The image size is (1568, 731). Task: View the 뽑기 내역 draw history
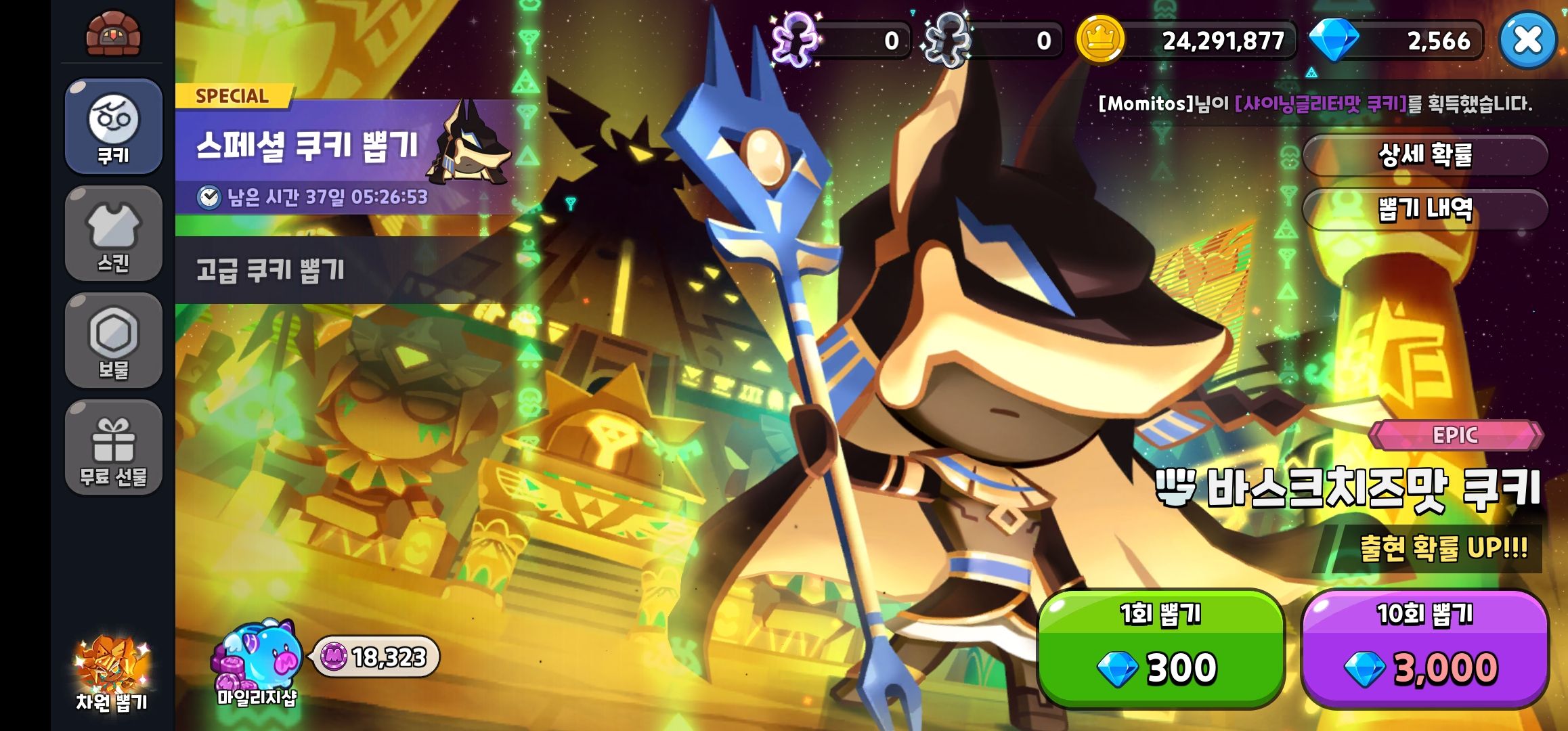click(1422, 210)
